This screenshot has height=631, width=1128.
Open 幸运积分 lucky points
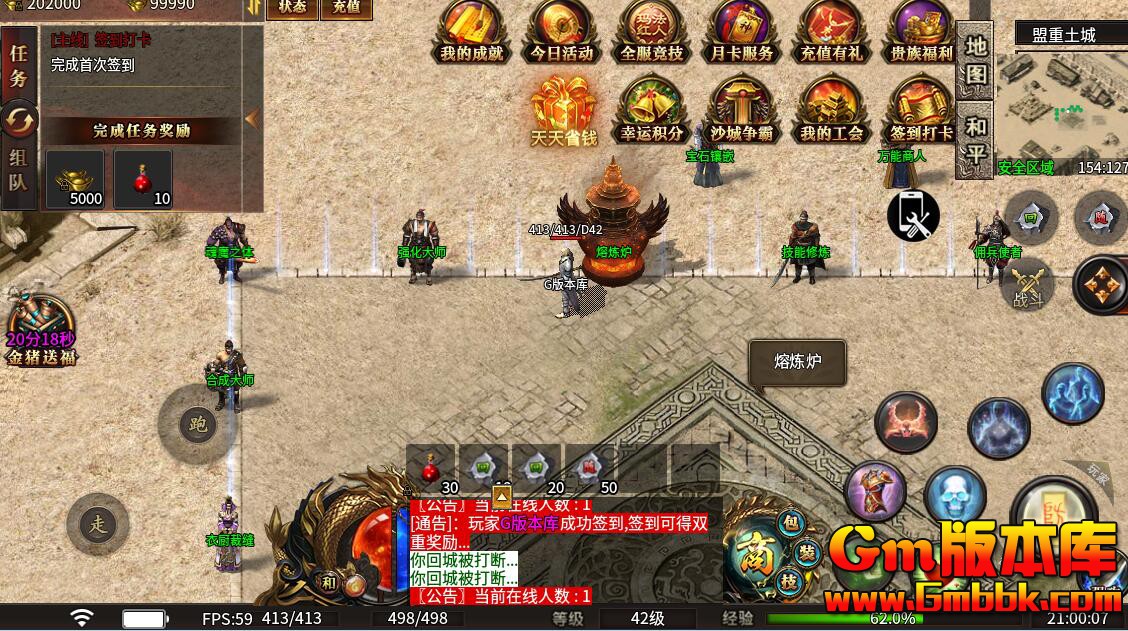pyautogui.click(x=651, y=110)
